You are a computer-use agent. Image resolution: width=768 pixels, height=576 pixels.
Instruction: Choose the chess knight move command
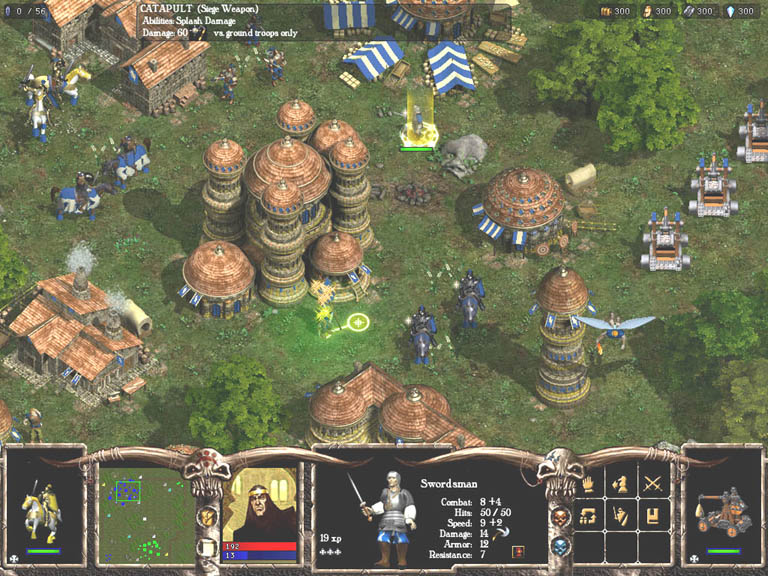click(620, 486)
